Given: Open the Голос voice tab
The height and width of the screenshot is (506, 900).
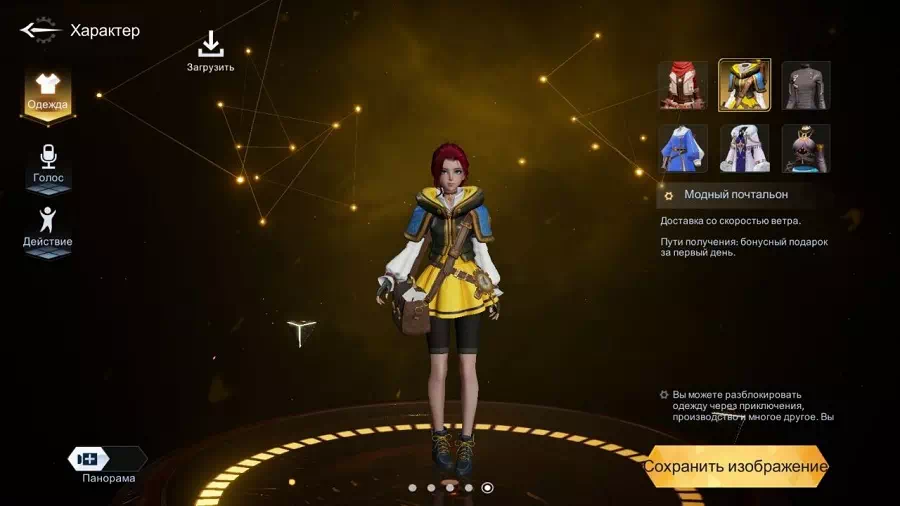Looking at the screenshot, I should coord(48,163).
